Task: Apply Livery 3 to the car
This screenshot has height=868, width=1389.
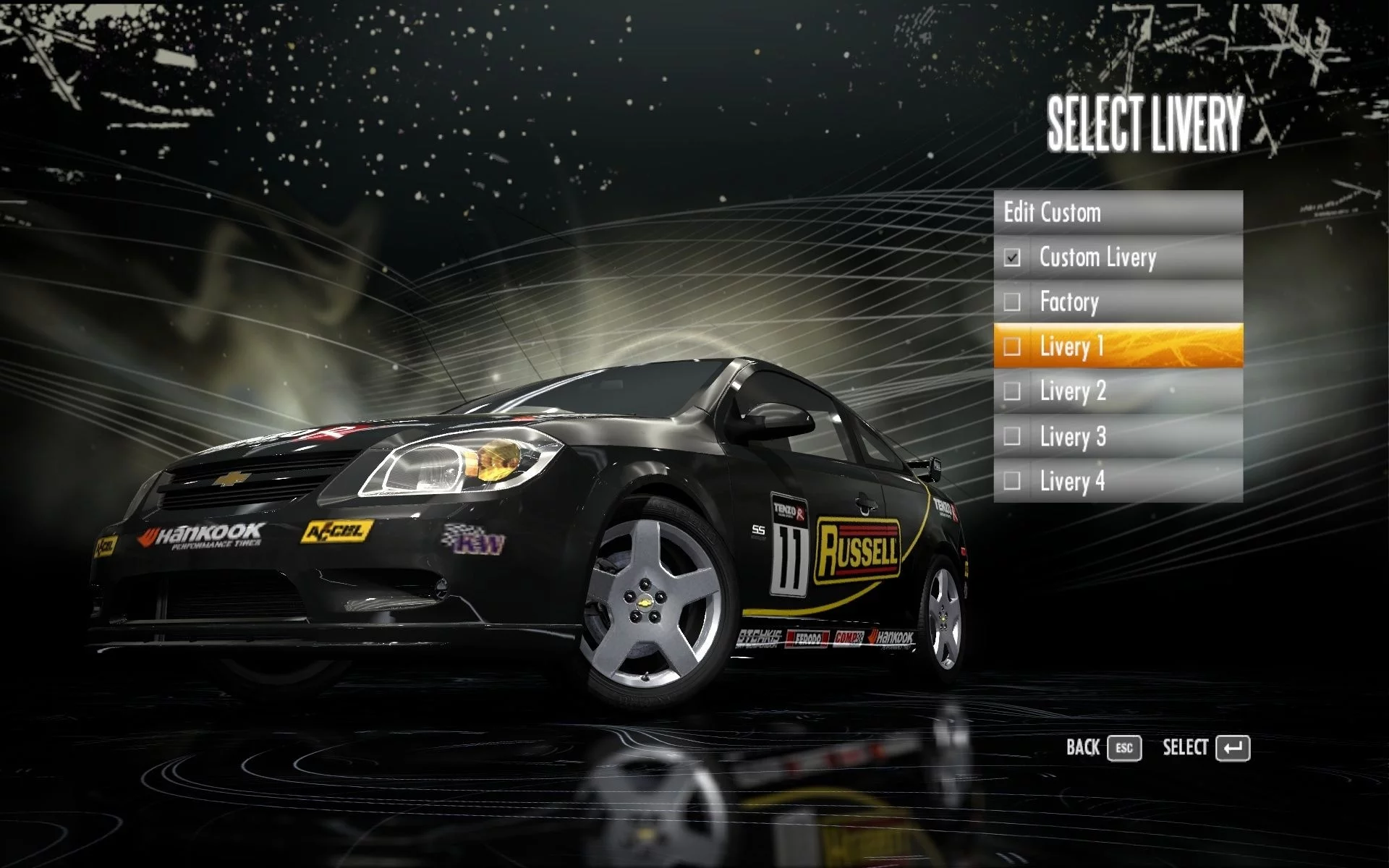Action: point(1118,436)
